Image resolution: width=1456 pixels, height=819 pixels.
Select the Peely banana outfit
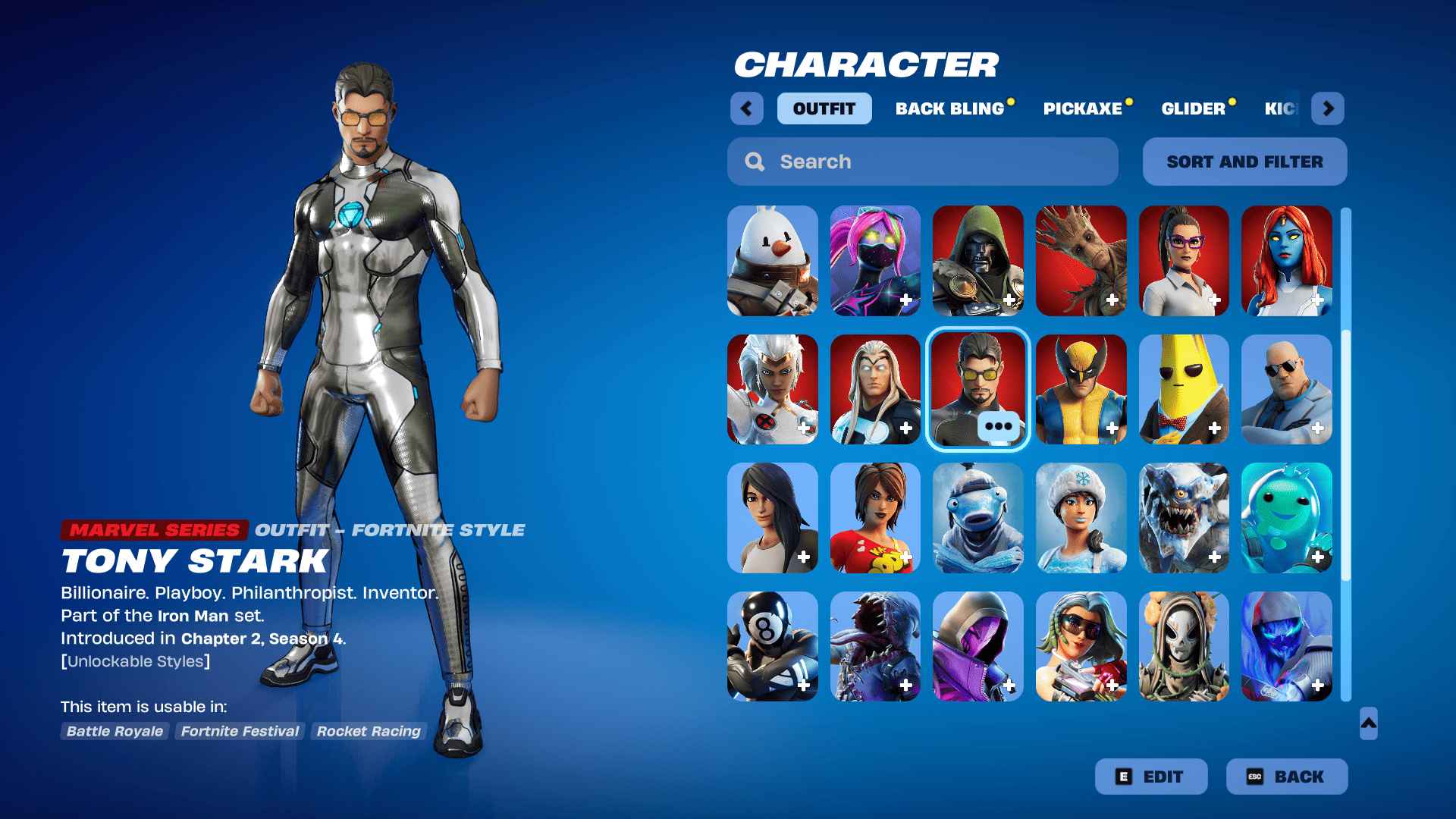click(x=1185, y=389)
